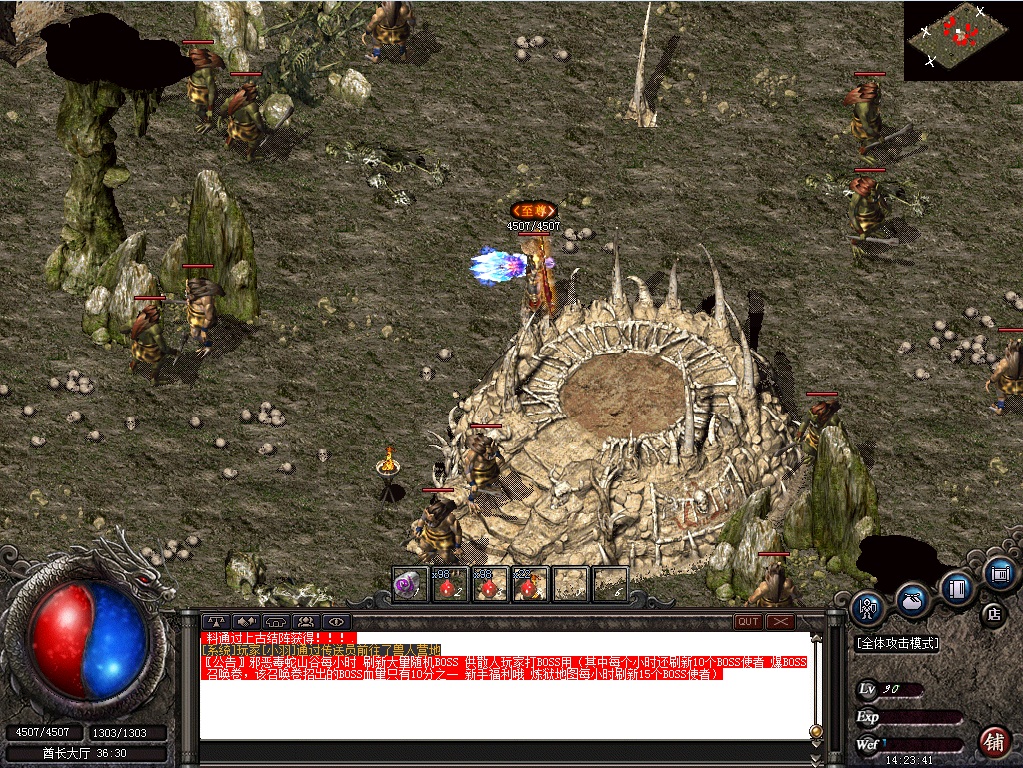Click the two-people group button above chat
This screenshot has height=768, width=1023.
305,621
